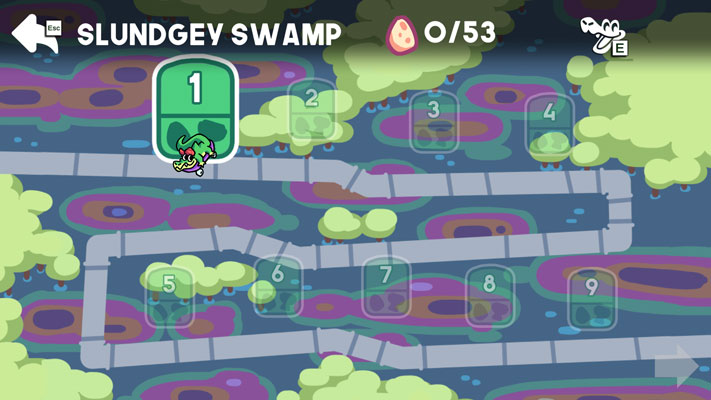711x400 pixels.
Task: Choose the level 7 tile
Action: point(386,288)
